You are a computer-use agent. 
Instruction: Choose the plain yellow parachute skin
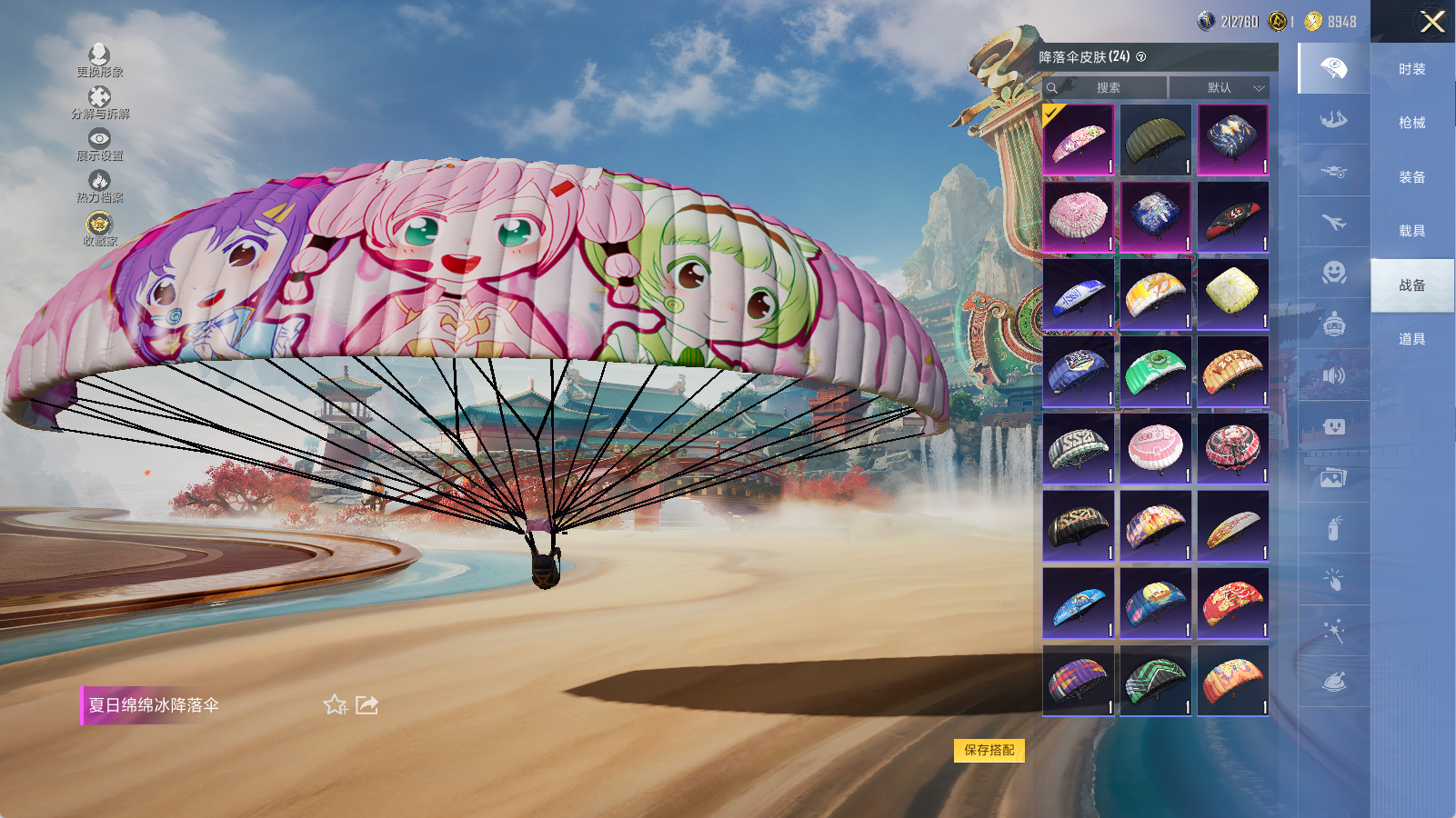[1232, 294]
